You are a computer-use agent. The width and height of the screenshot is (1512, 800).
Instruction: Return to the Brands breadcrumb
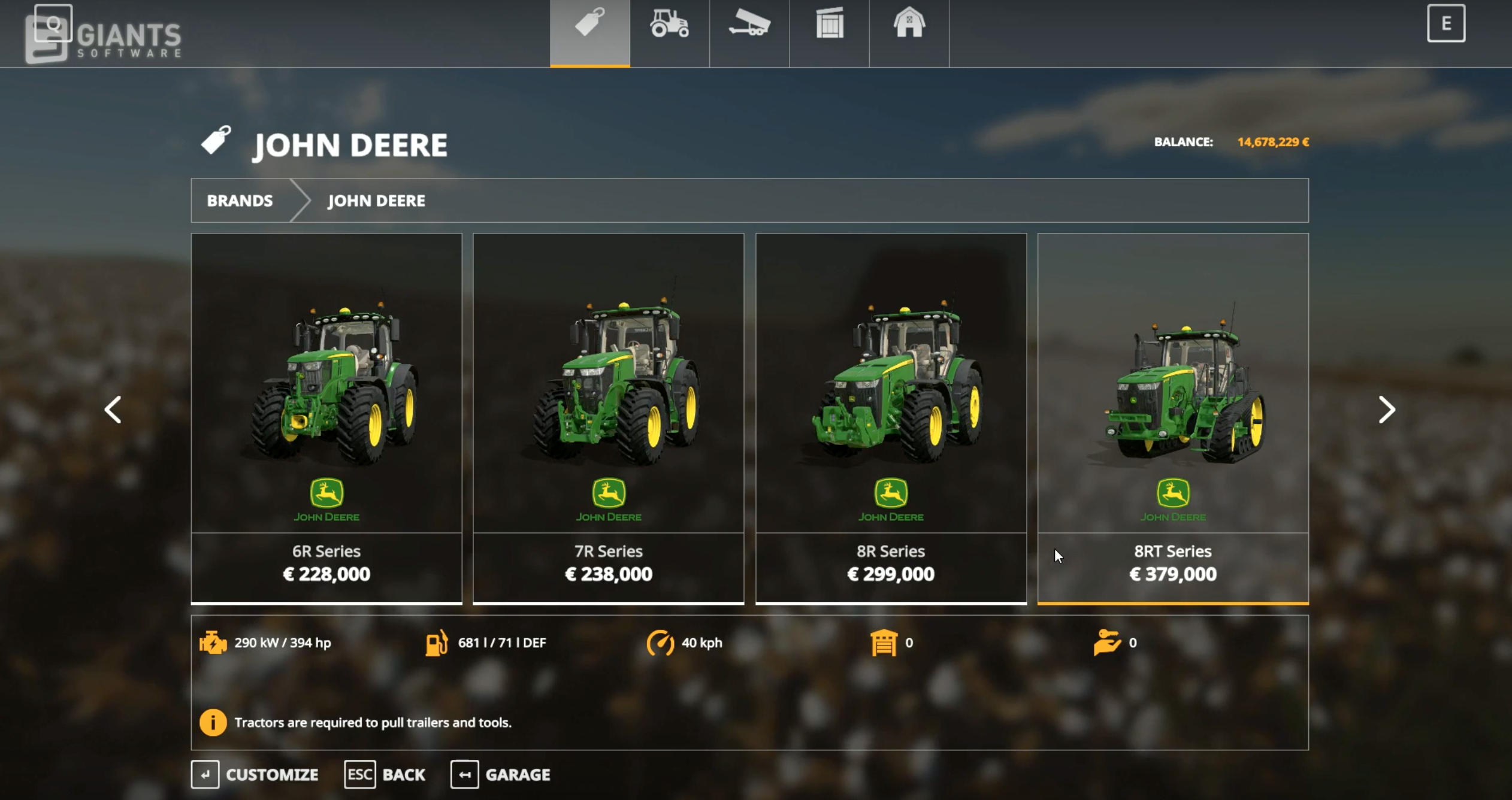[240, 201]
